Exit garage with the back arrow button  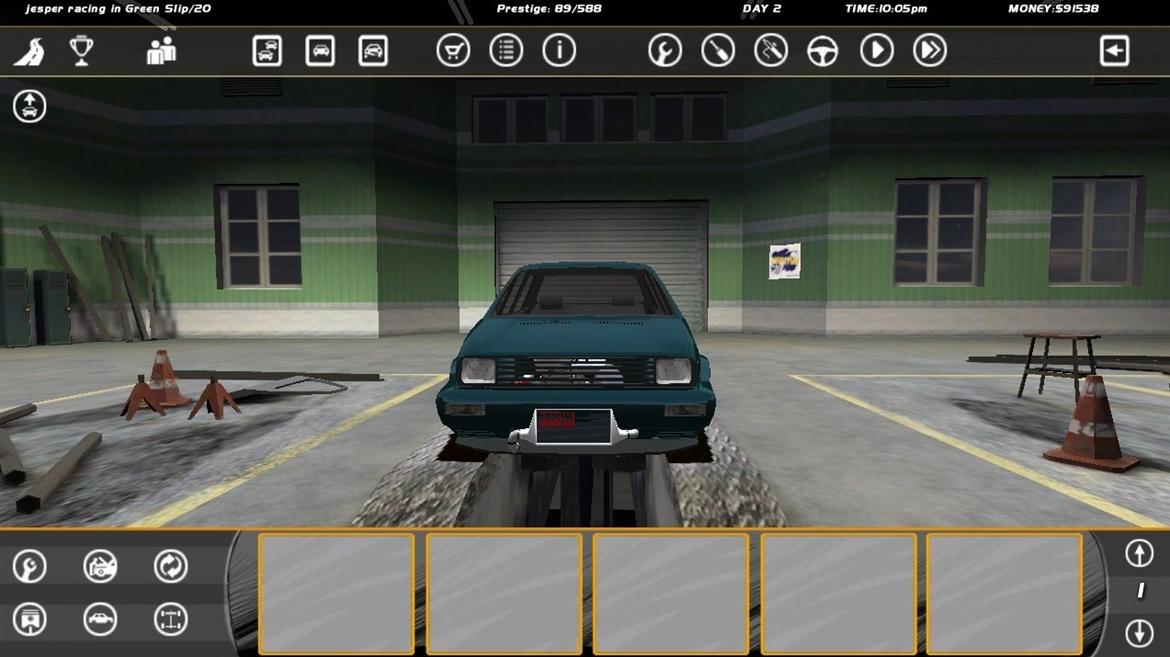[x=1114, y=51]
